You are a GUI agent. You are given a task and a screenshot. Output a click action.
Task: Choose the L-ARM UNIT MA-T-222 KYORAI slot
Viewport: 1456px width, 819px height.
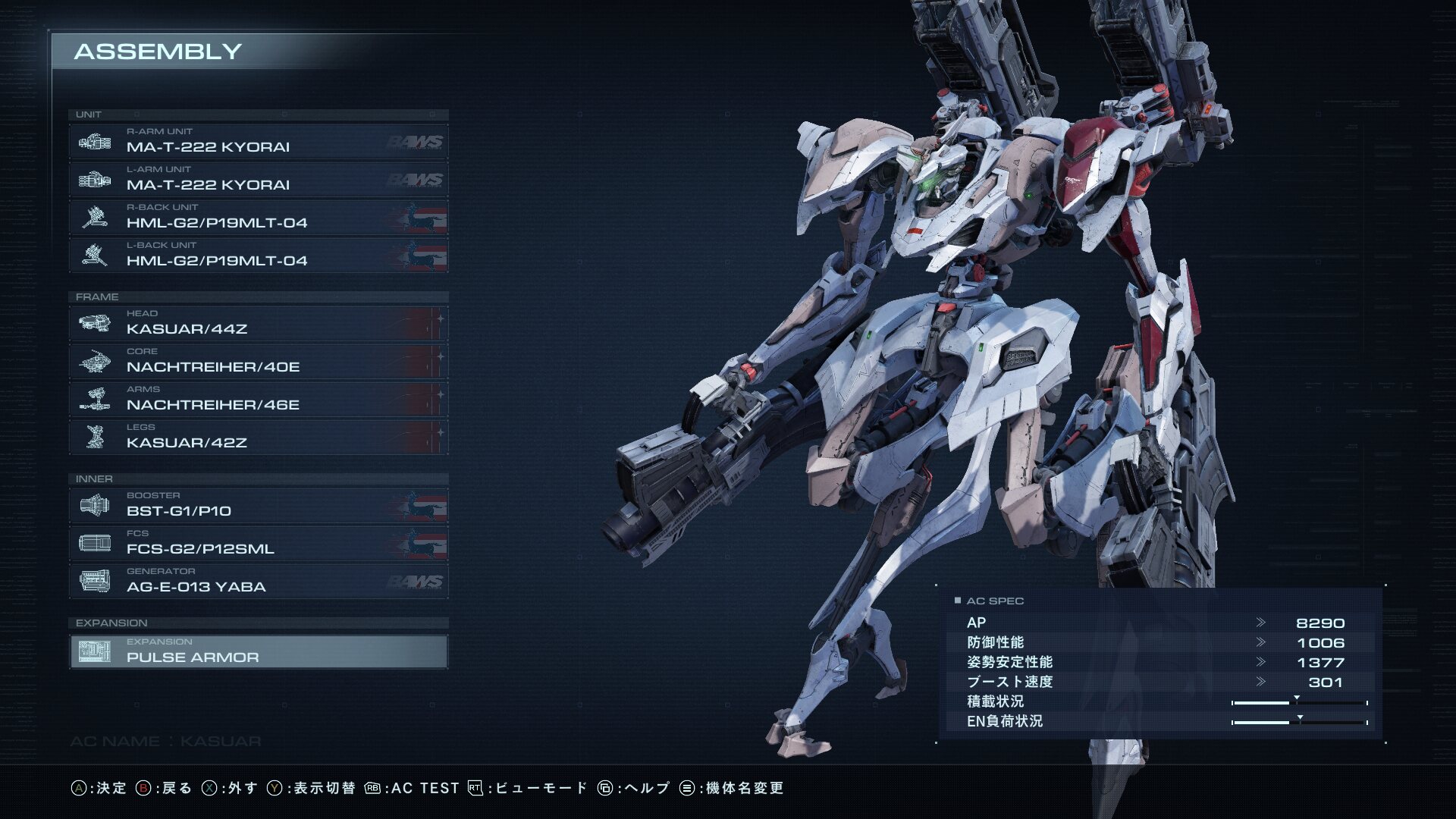258,179
